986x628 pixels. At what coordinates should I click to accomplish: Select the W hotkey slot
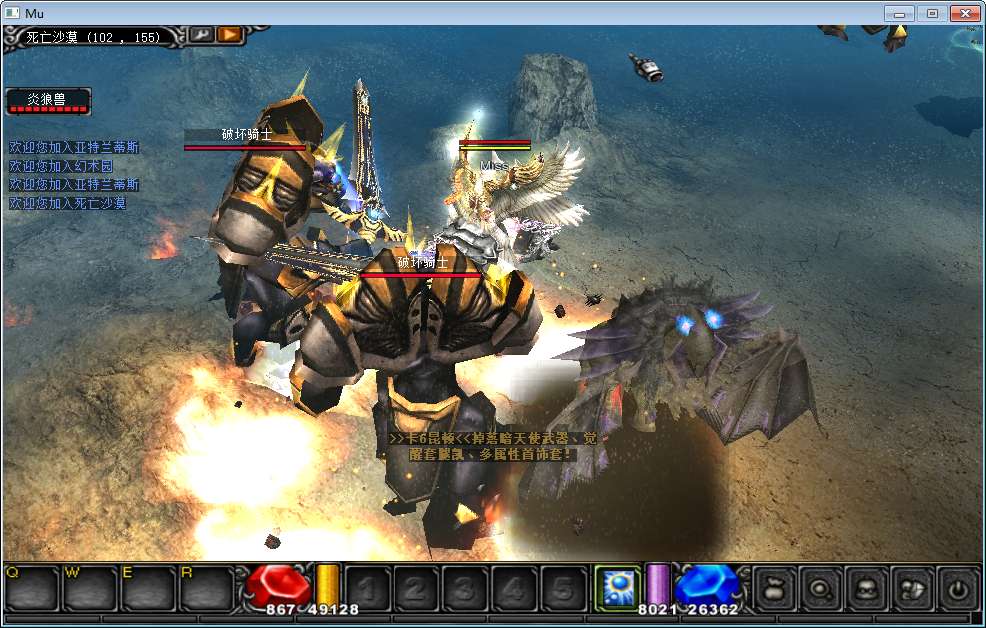(x=89, y=589)
